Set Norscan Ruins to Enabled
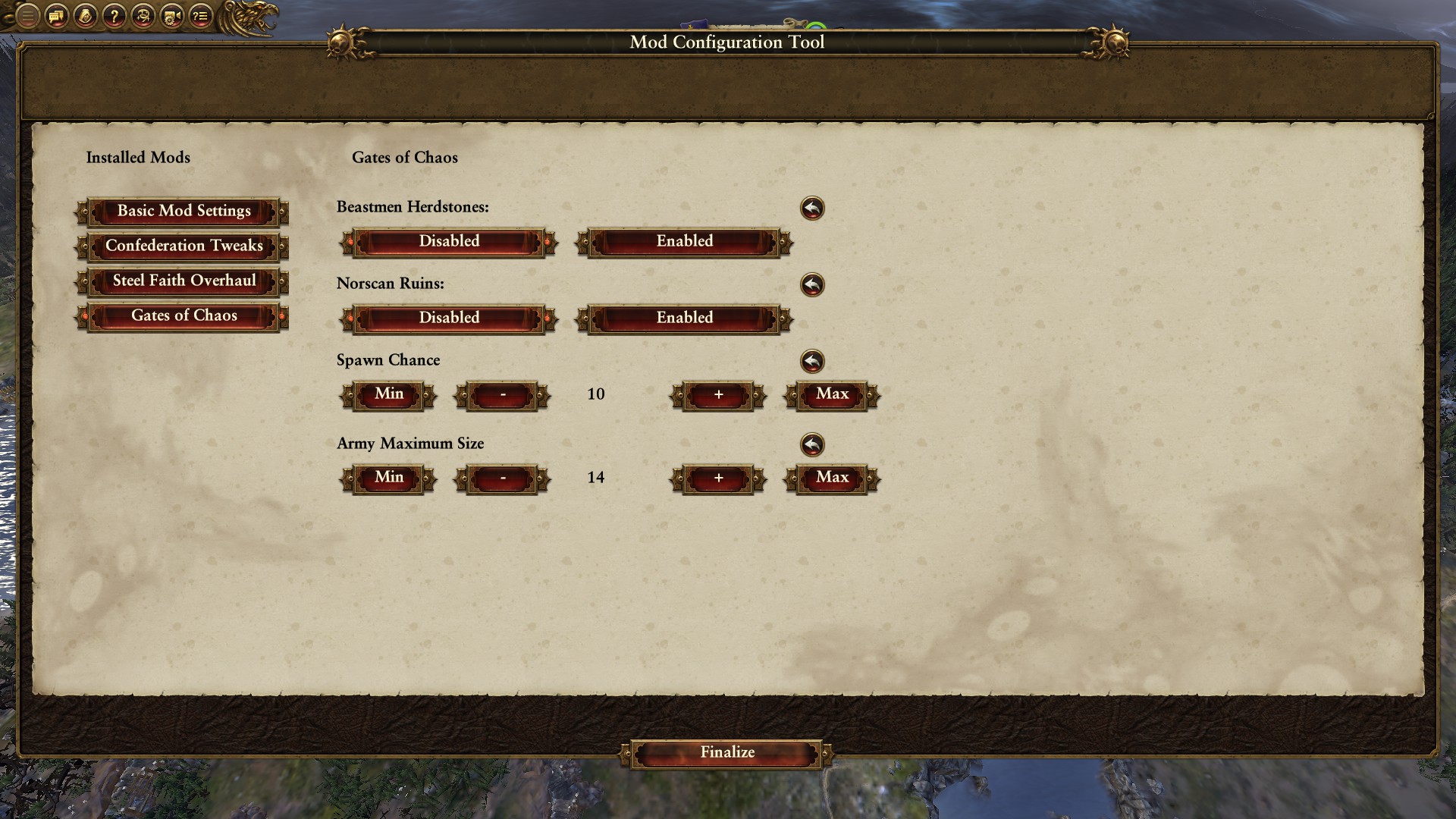 [x=684, y=318]
